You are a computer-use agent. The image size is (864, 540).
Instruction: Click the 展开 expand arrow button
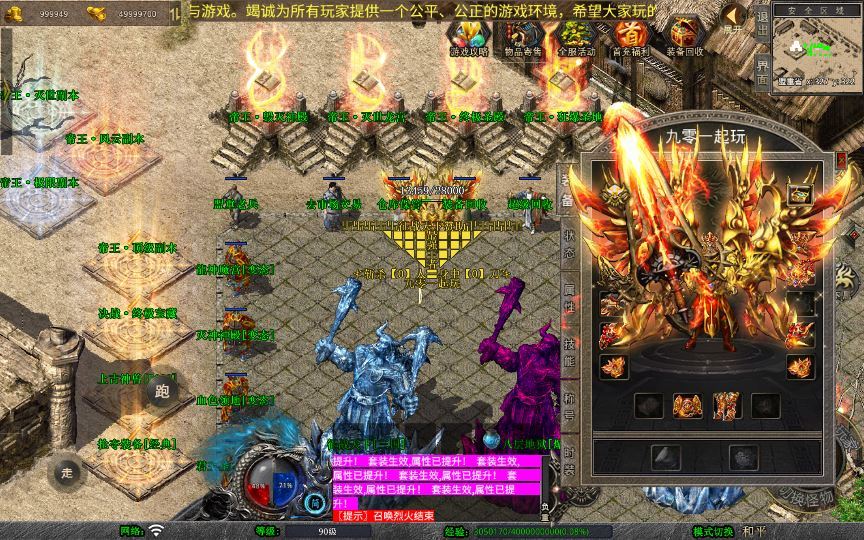click(734, 20)
